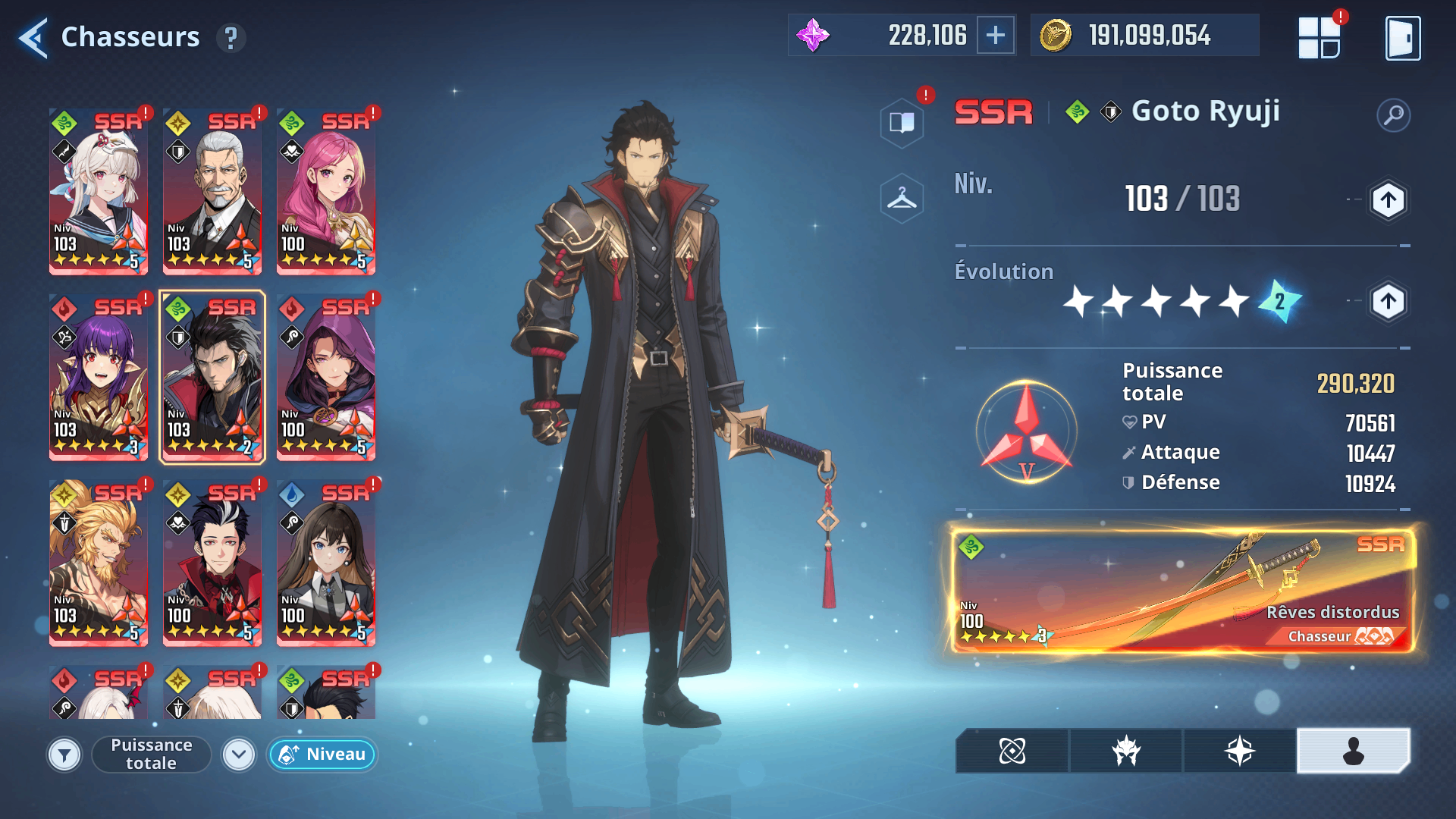Screen dimensions: 1456x819
Task: Inspect Goto Ryuji with the magnifier icon
Action: point(1393,115)
